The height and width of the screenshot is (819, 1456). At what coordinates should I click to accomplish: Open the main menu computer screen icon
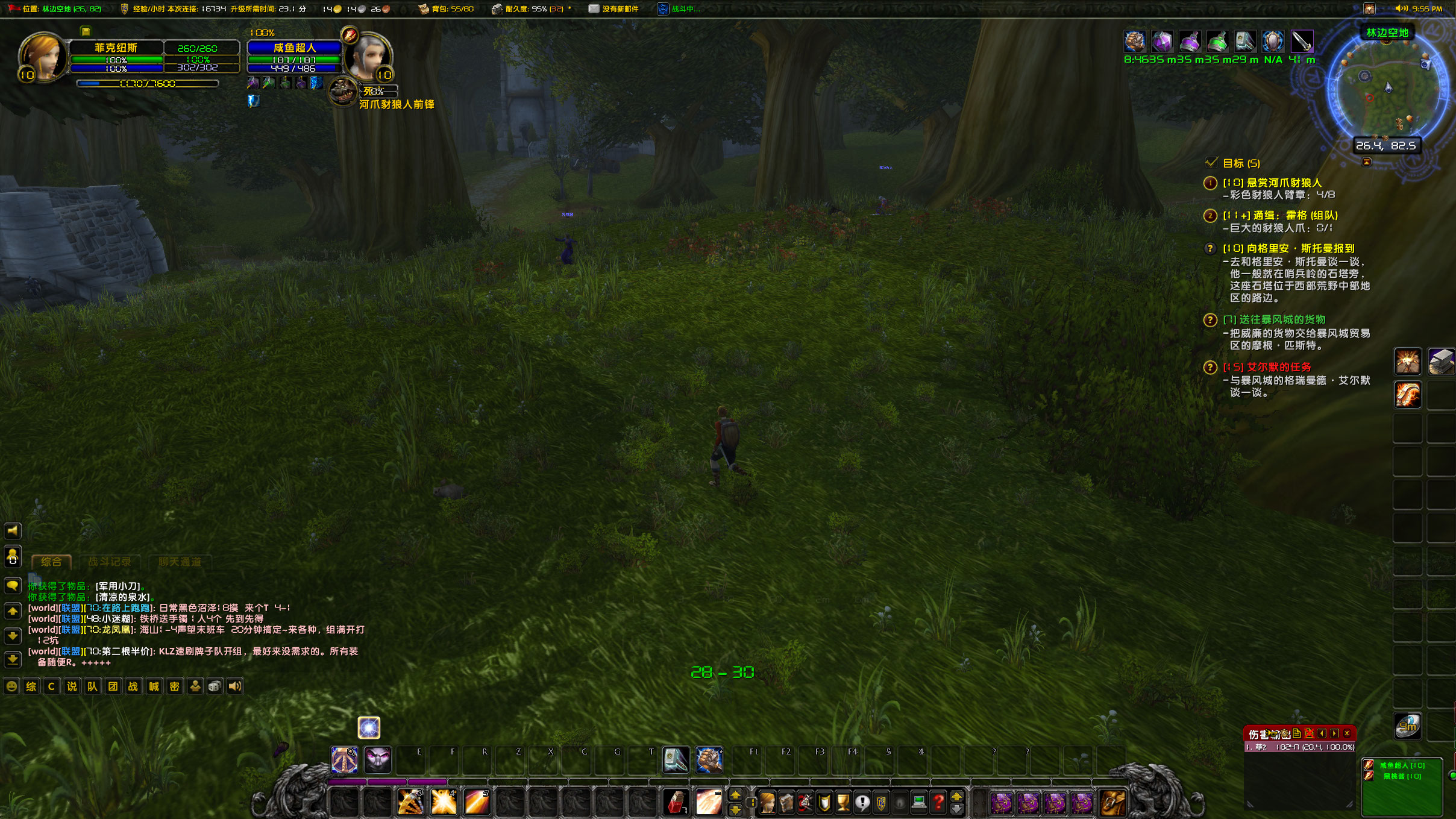point(918,804)
